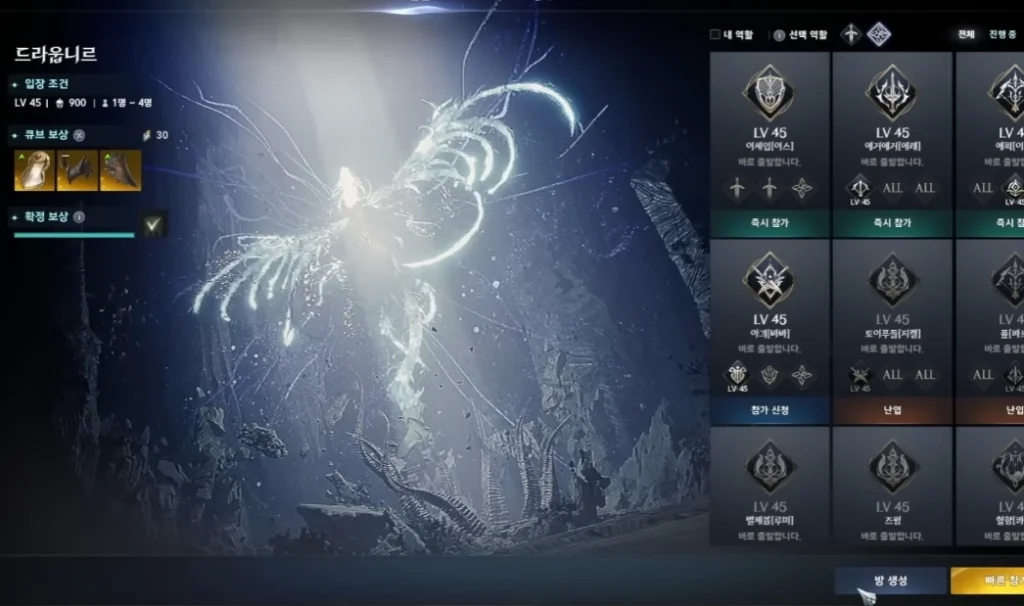Screen dimensions: 1024x606
Task: Click the checkmark reward box
Action: click(x=153, y=226)
